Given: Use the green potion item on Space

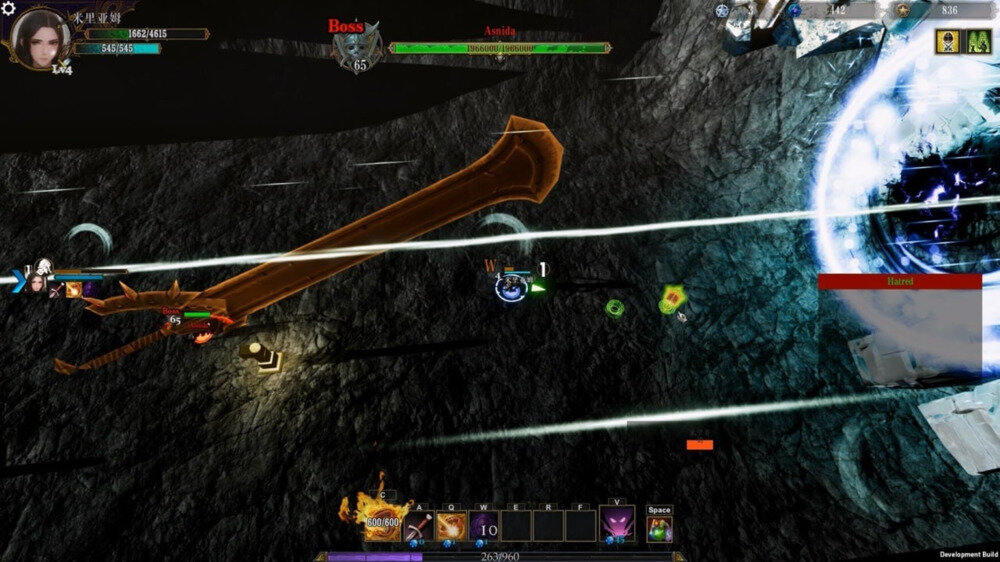Looking at the screenshot, I should pyautogui.click(x=659, y=528).
